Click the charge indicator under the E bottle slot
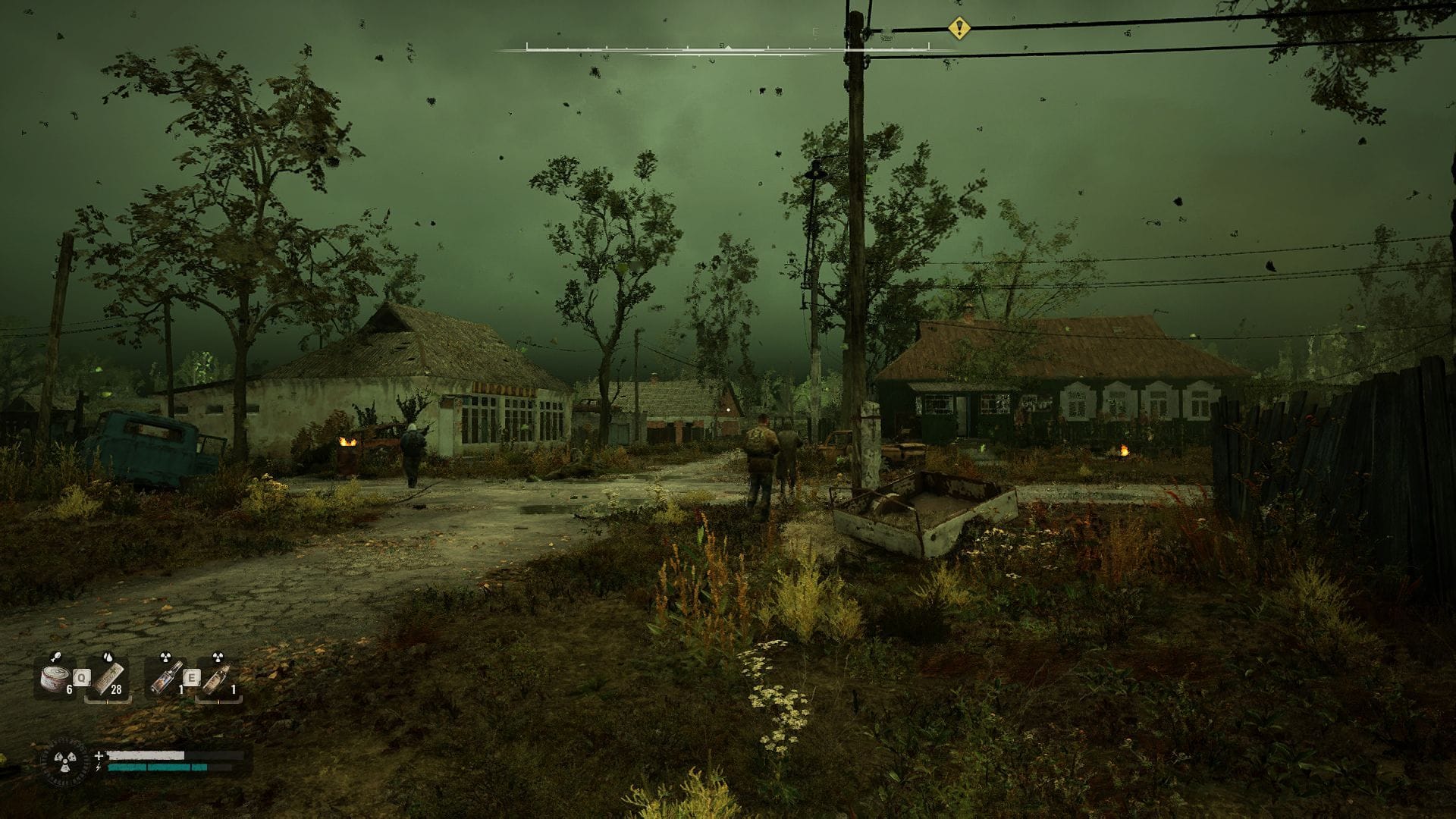Viewport: 1456px width, 819px height. 218,701
